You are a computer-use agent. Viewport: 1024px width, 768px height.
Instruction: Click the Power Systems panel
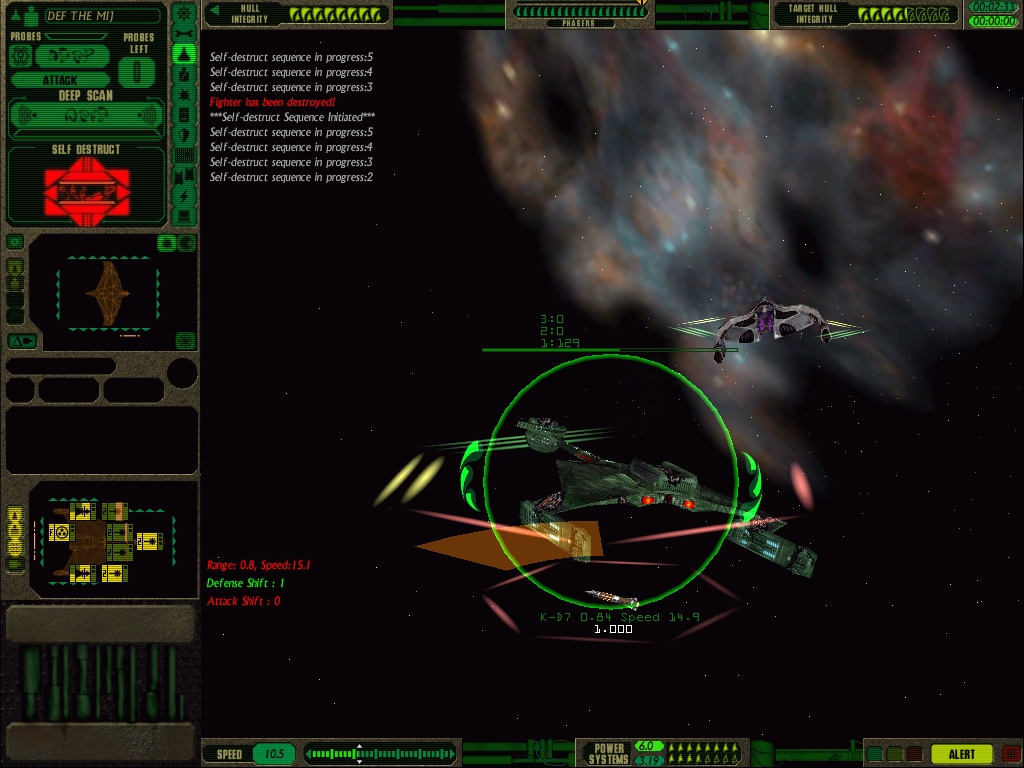point(608,753)
